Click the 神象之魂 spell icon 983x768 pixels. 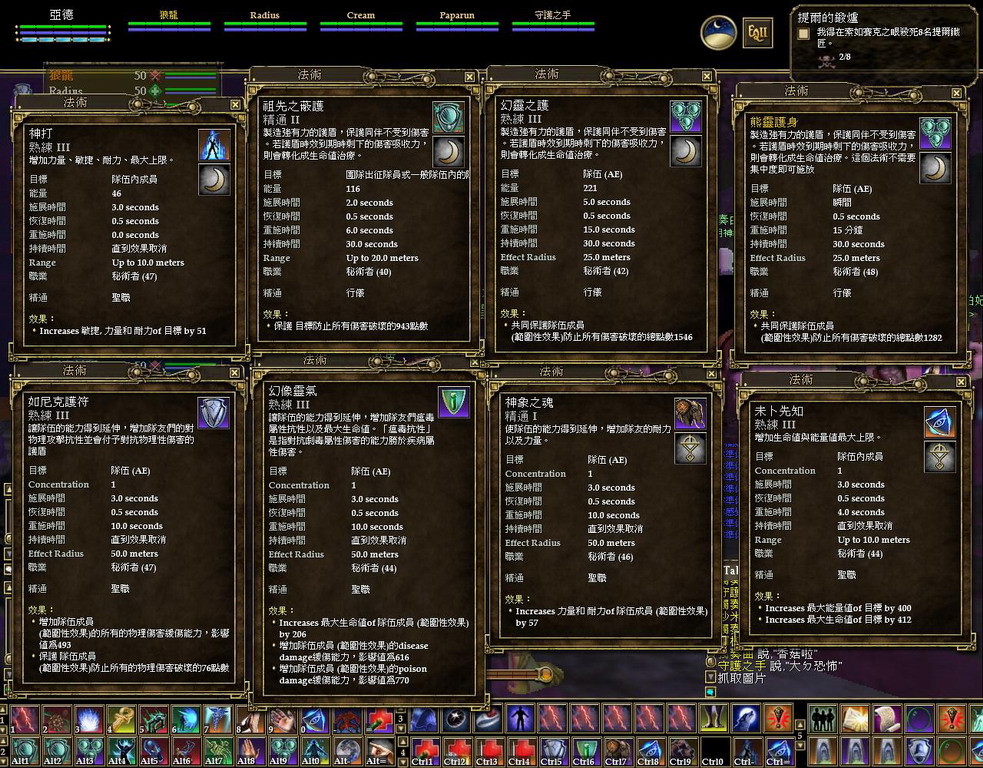(x=690, y=414)
